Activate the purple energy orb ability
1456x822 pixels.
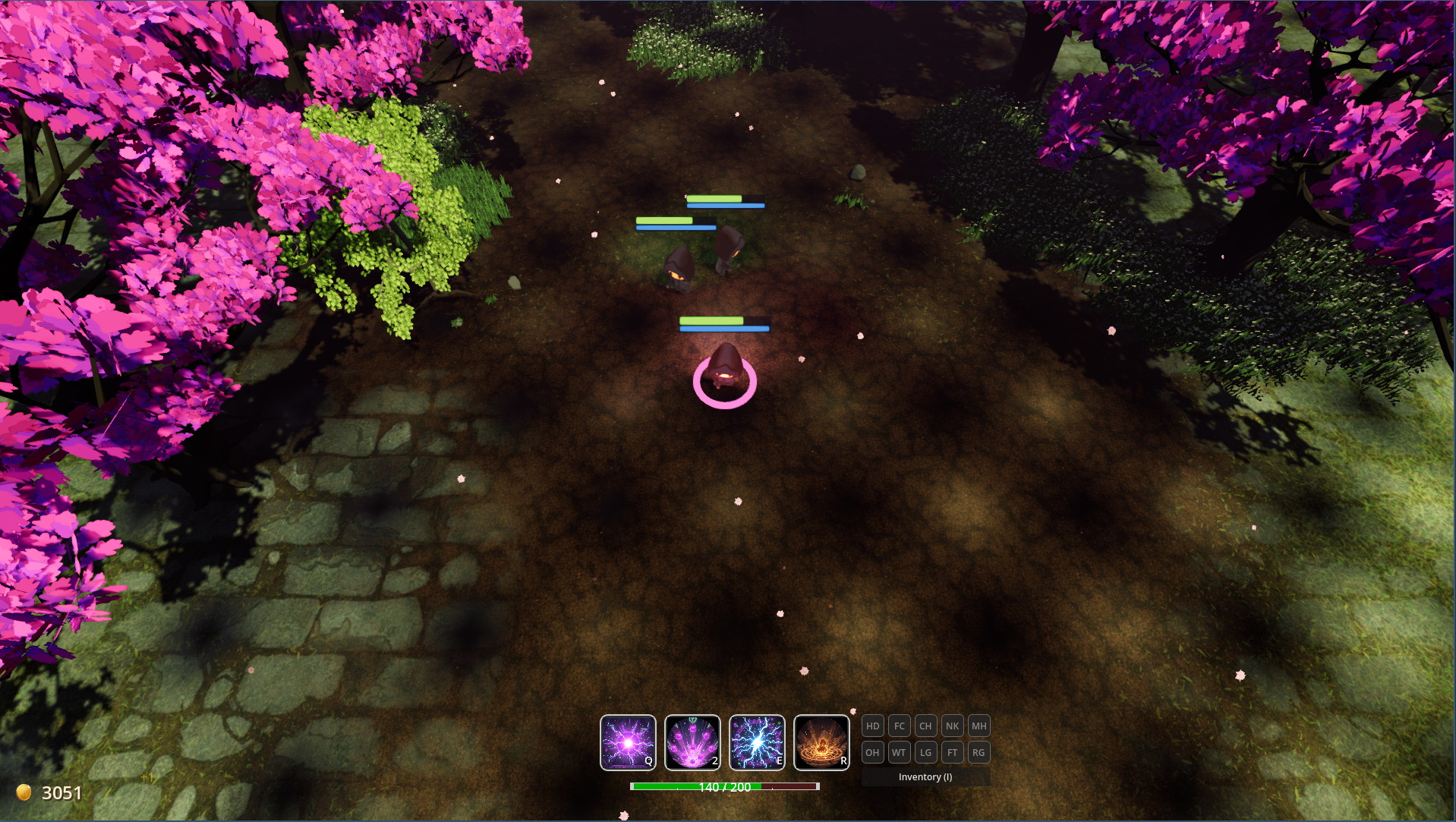628,742
